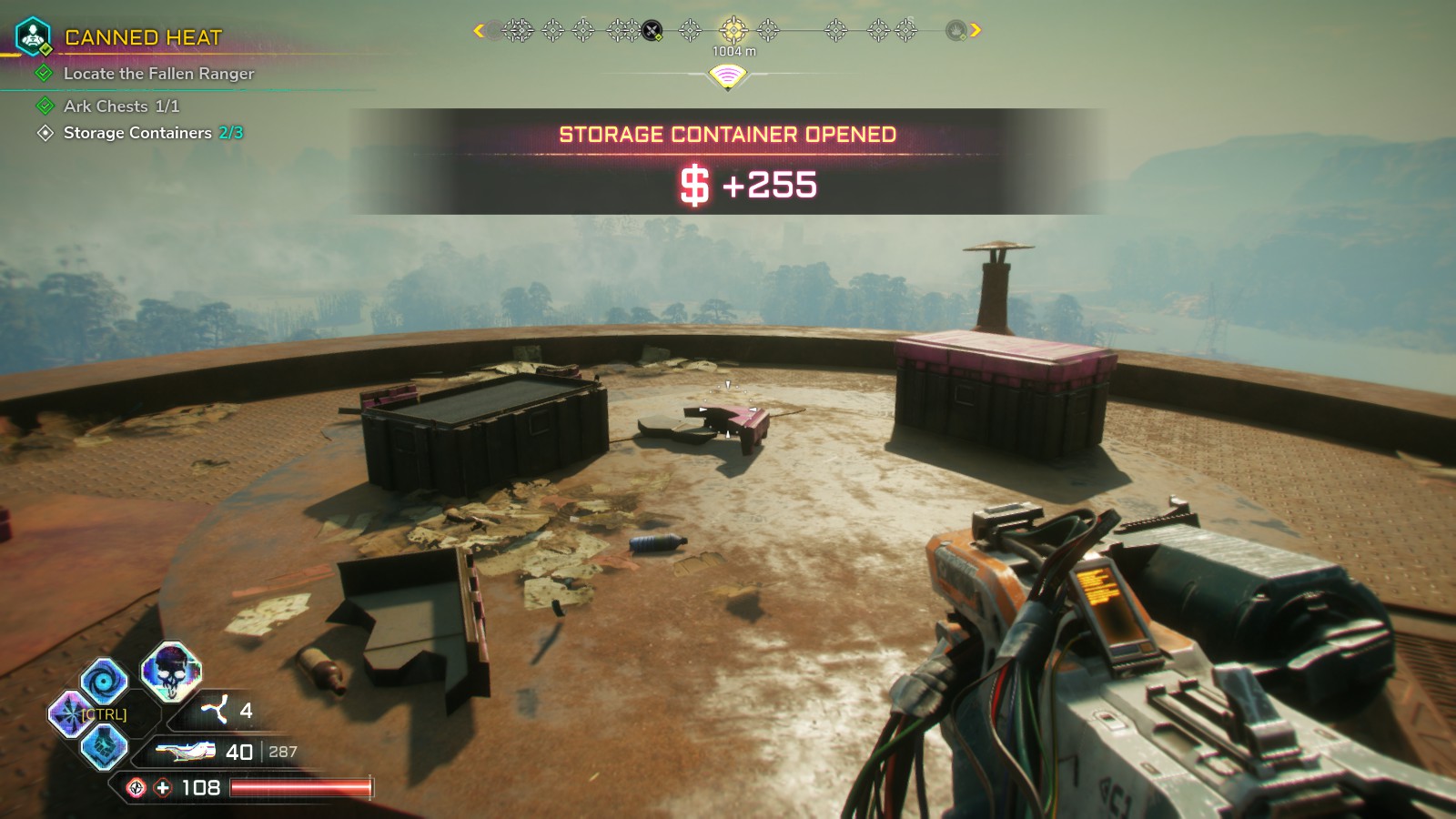This screenshot has height=819, width=1456.
Task: Click the hand emblem at the compass right end
Action: click(956, 28)
